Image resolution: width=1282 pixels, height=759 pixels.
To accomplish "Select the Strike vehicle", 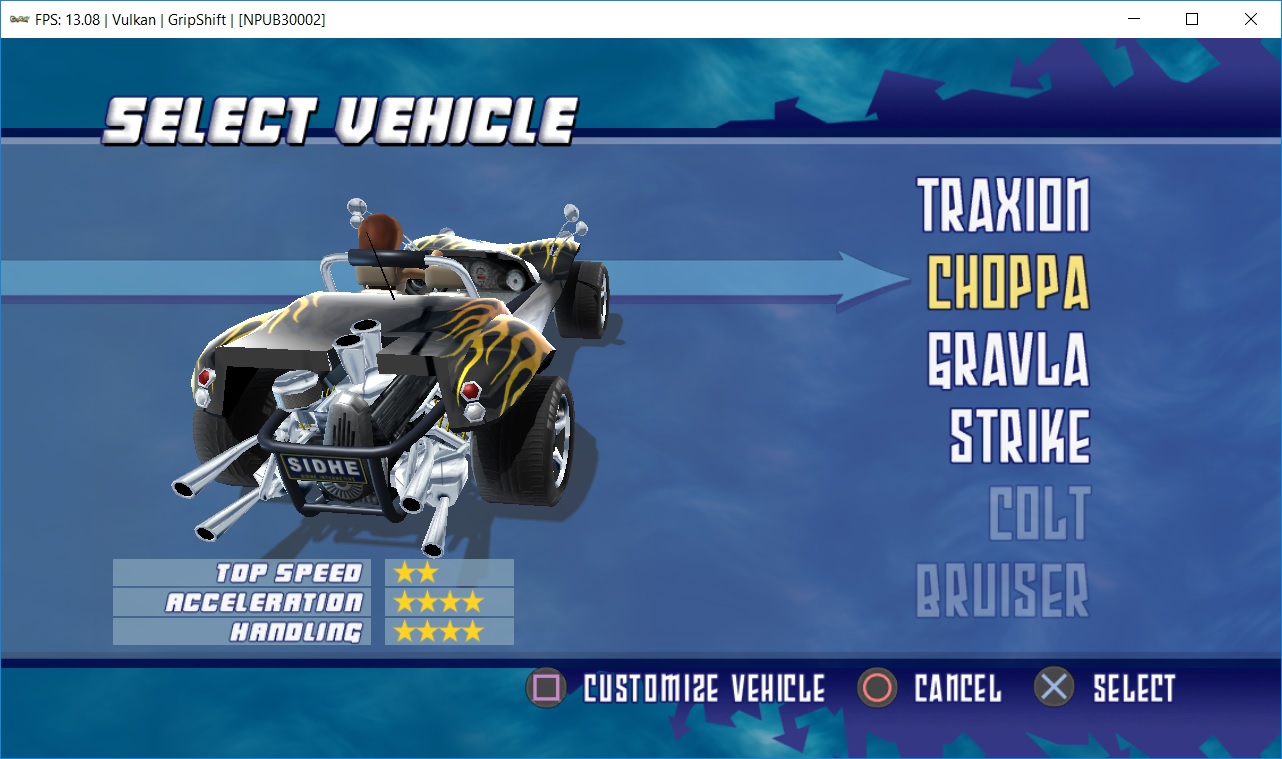I will (1019, 436).
